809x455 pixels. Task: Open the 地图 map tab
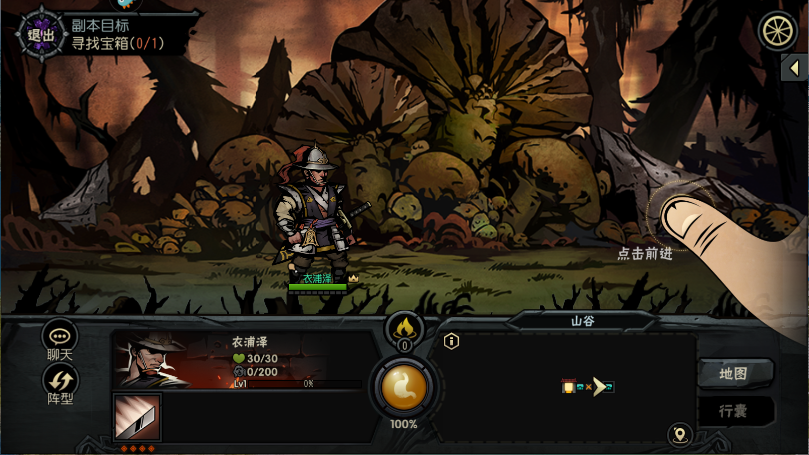click(x=733, y=374)
